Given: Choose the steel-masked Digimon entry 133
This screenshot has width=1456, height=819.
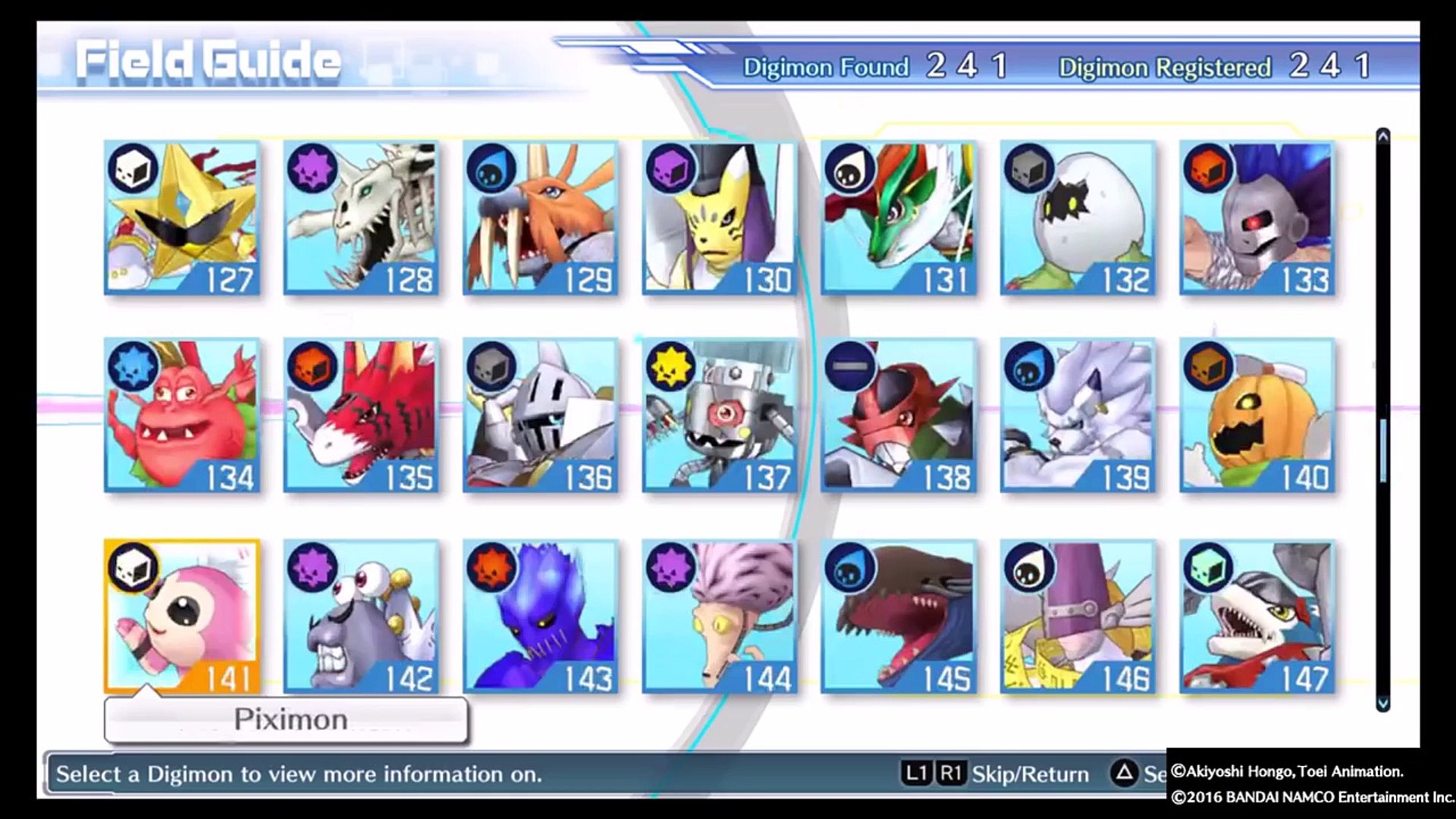Looking at the screenshot, I should coord(1257,218).
